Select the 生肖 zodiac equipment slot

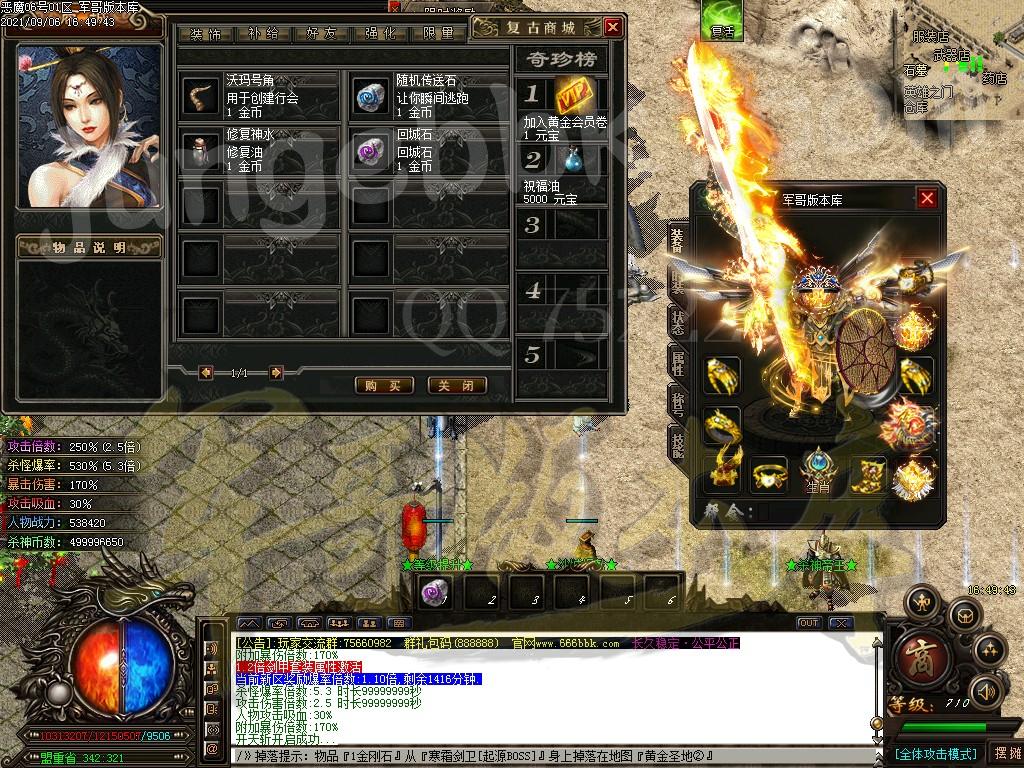(818, 470)
